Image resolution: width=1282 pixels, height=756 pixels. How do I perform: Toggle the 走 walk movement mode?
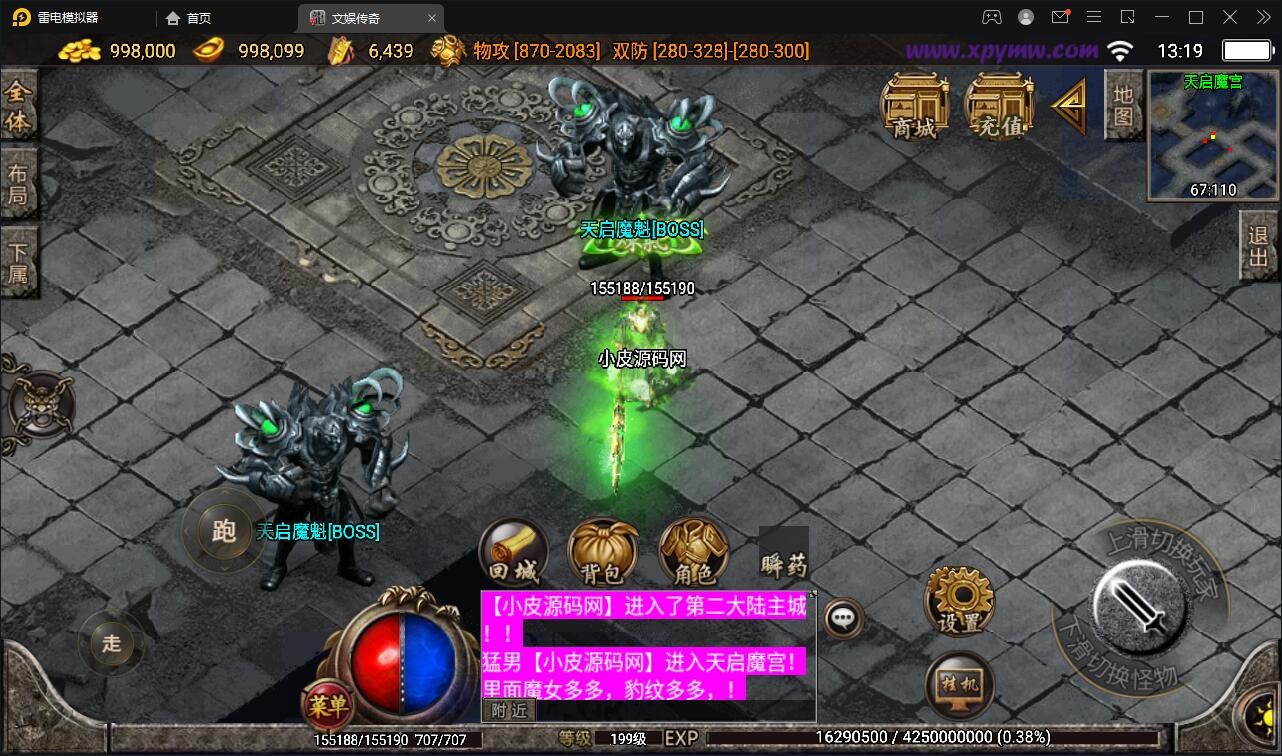[x=110, y=645]
